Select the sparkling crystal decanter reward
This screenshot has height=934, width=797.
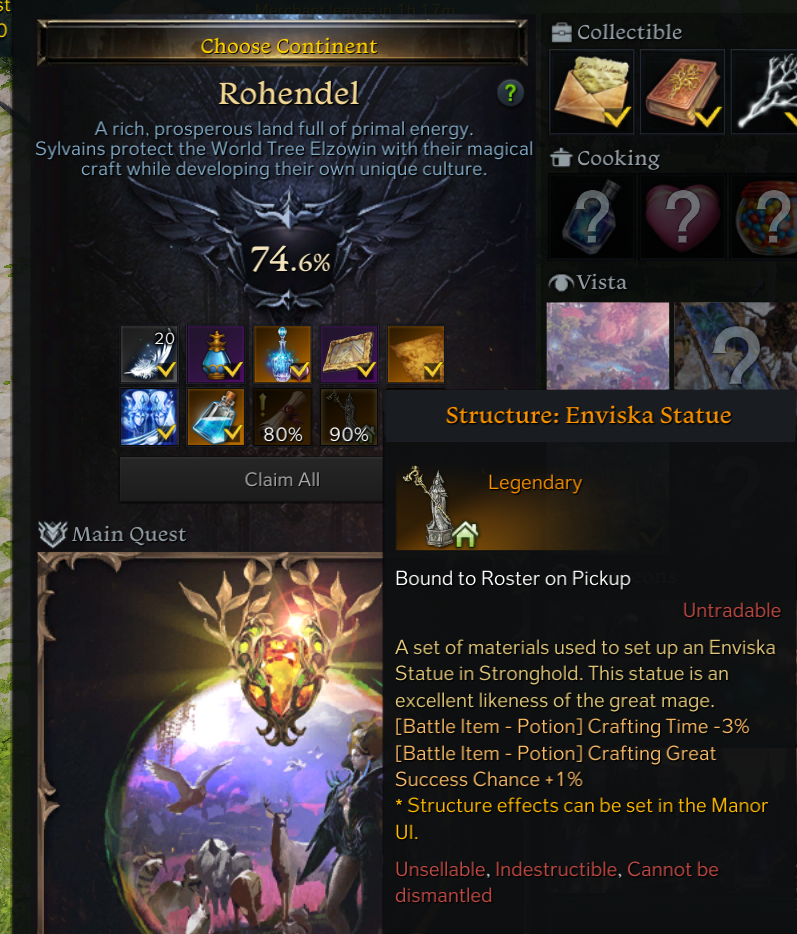pyautogui.click(x=282, y=355)
